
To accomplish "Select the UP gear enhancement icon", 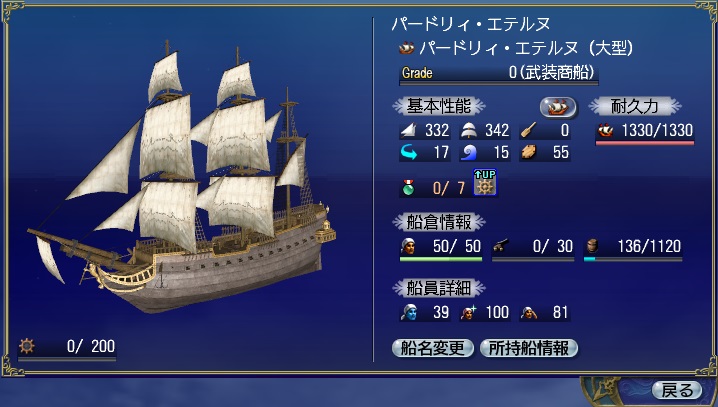I will tap(485, 184).
